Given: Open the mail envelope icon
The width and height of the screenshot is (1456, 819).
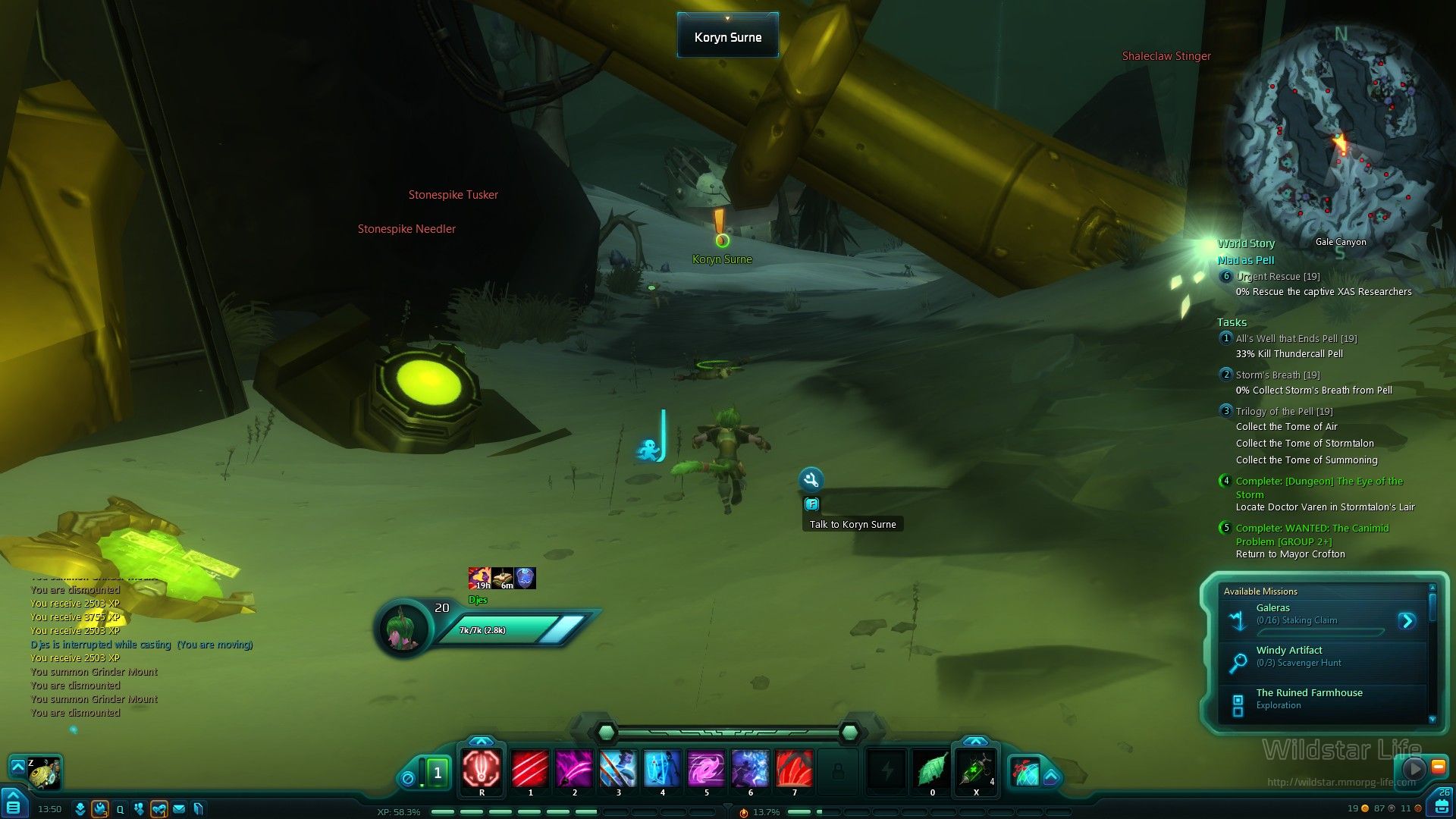Looking at the screenshot, I should [x=179, y=809].
